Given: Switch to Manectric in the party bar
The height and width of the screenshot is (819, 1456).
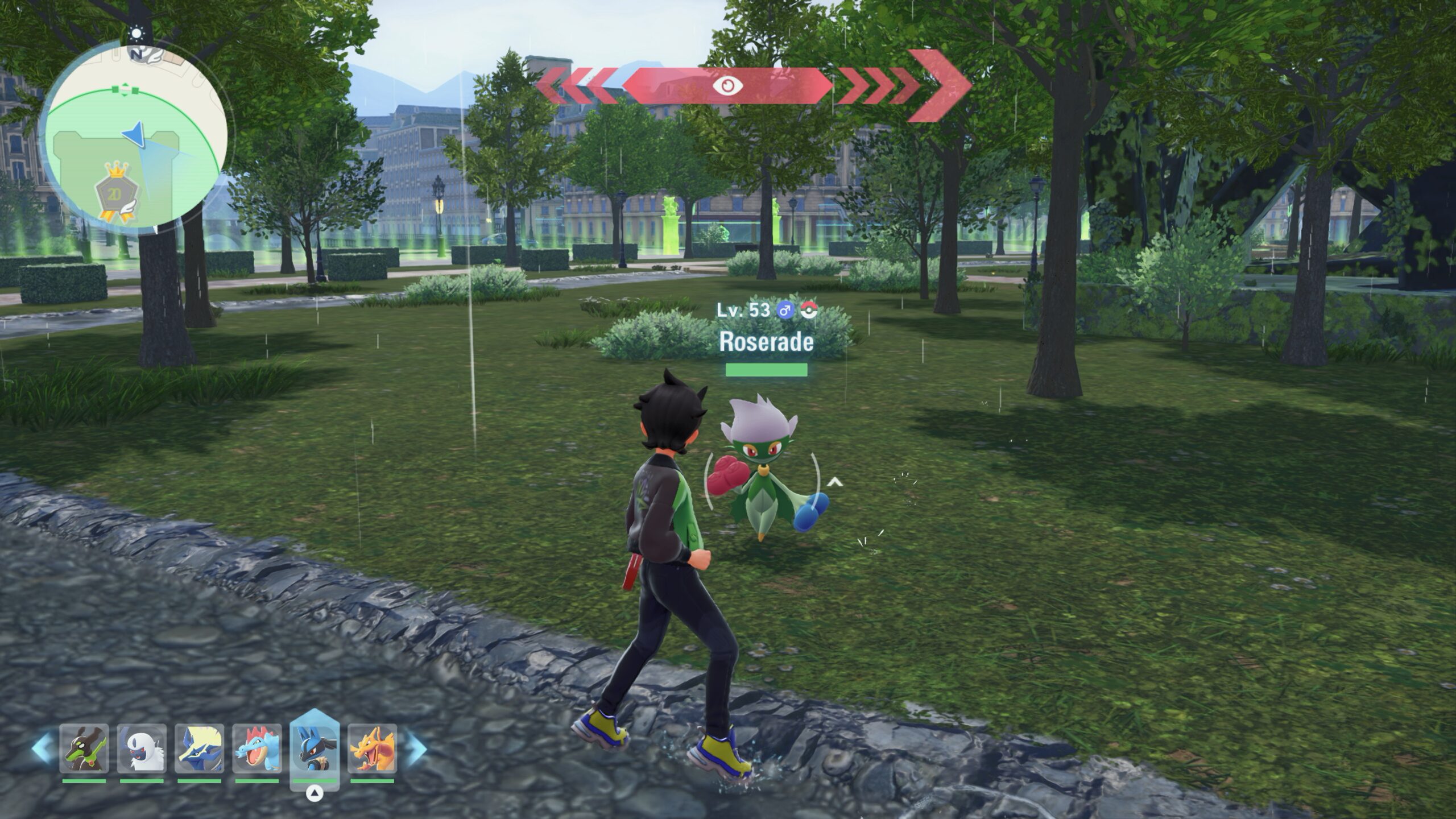Looking at the screenshot, I should 199,748.
